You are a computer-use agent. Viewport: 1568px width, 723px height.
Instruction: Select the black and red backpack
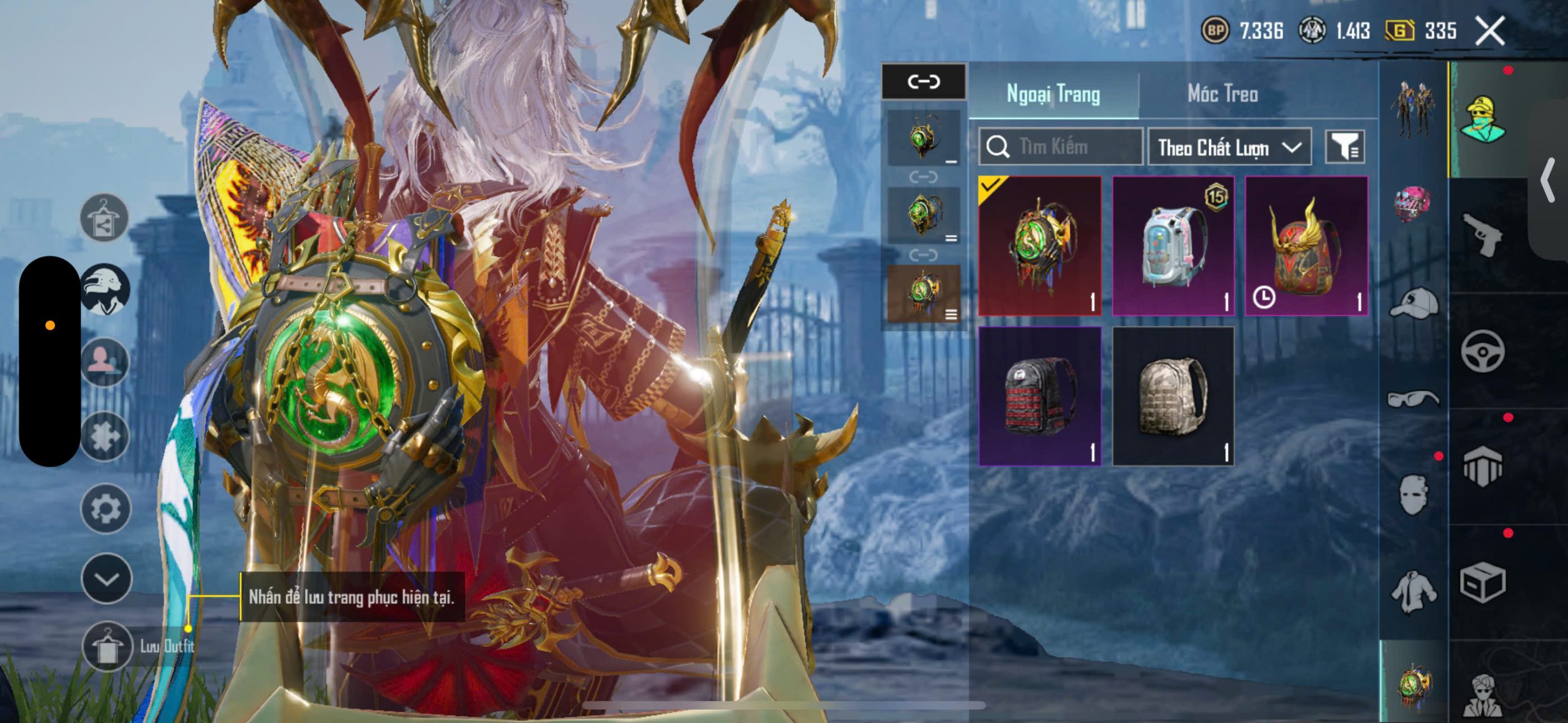[x=1040, y=396]
